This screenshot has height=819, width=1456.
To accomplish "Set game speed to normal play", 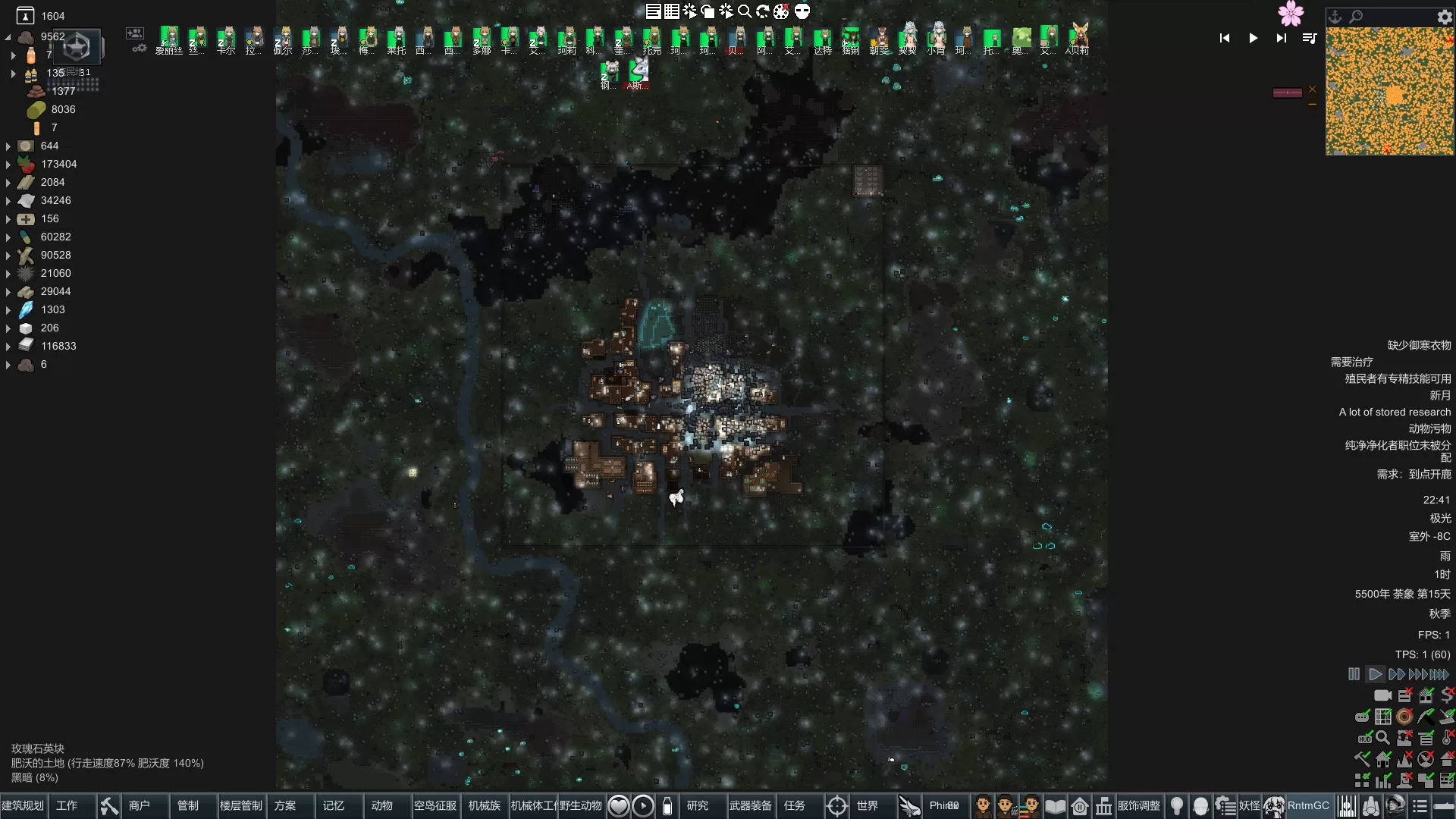I will 1375,674.
